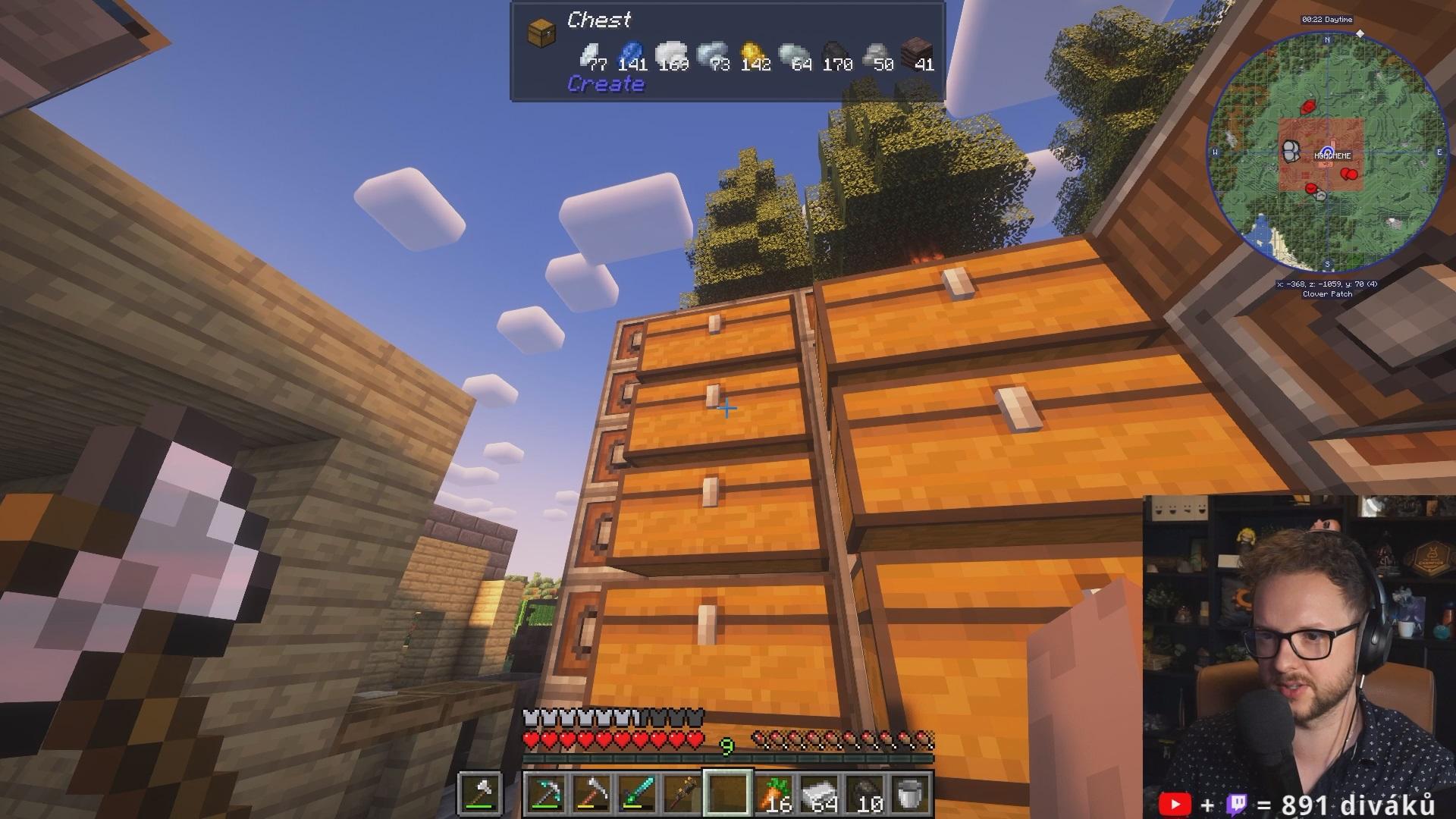Select the iron axe offhand slot

[481, 794]
